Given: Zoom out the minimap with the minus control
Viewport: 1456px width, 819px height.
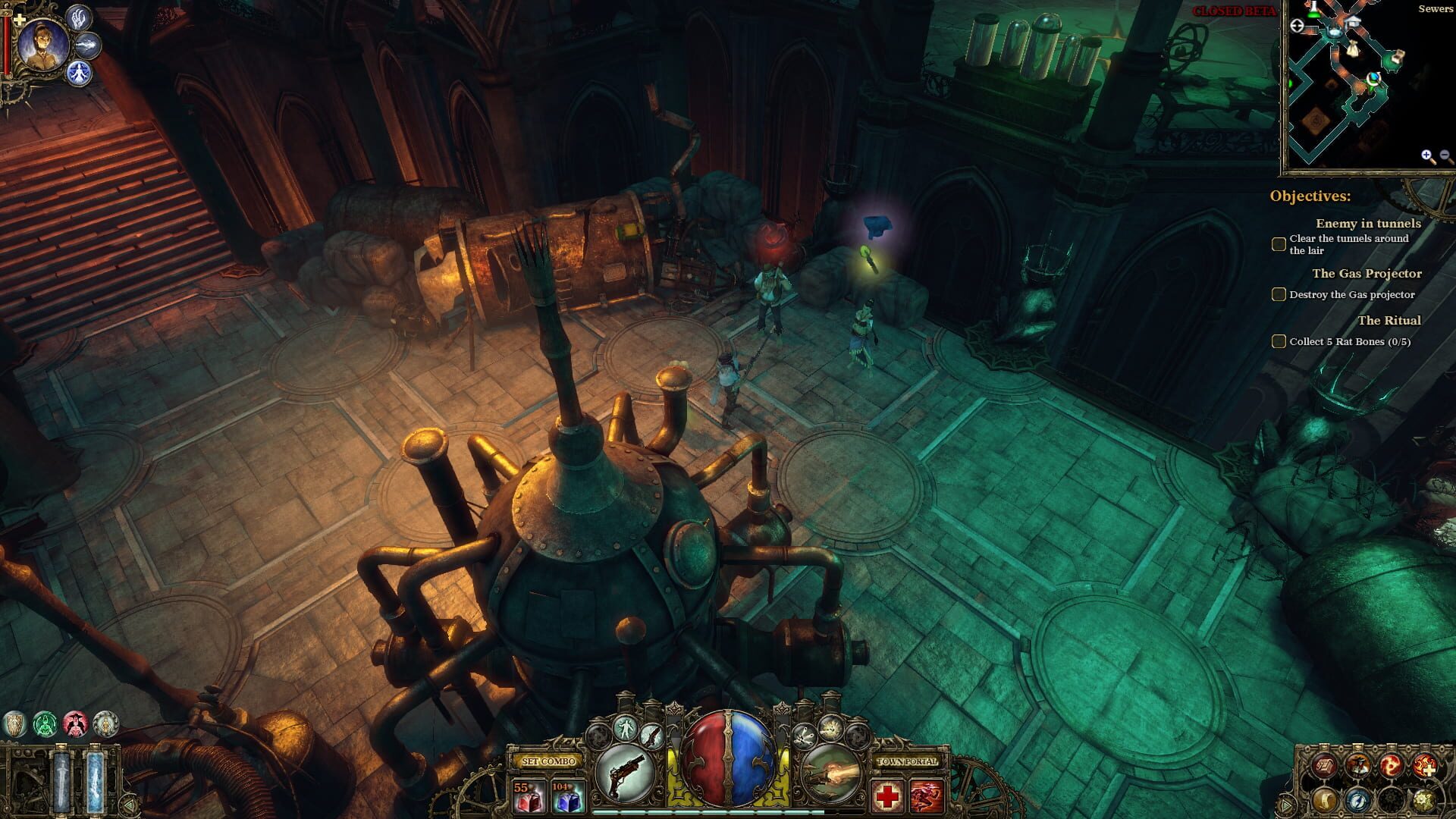Looking at the screenshot, I should click(x=1445, y=155).
